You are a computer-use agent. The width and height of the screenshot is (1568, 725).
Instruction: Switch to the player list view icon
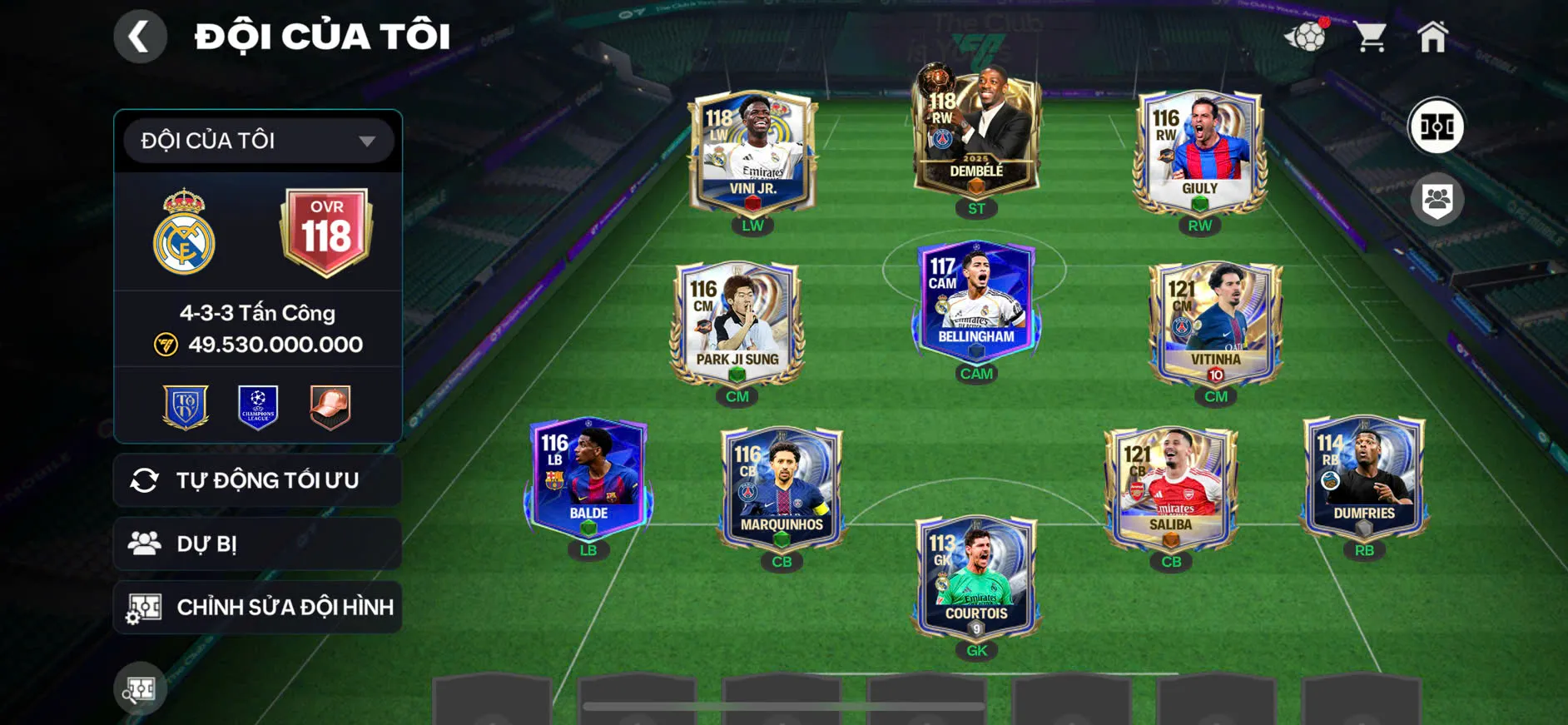pyautogui.click(x=1437, y=197)
